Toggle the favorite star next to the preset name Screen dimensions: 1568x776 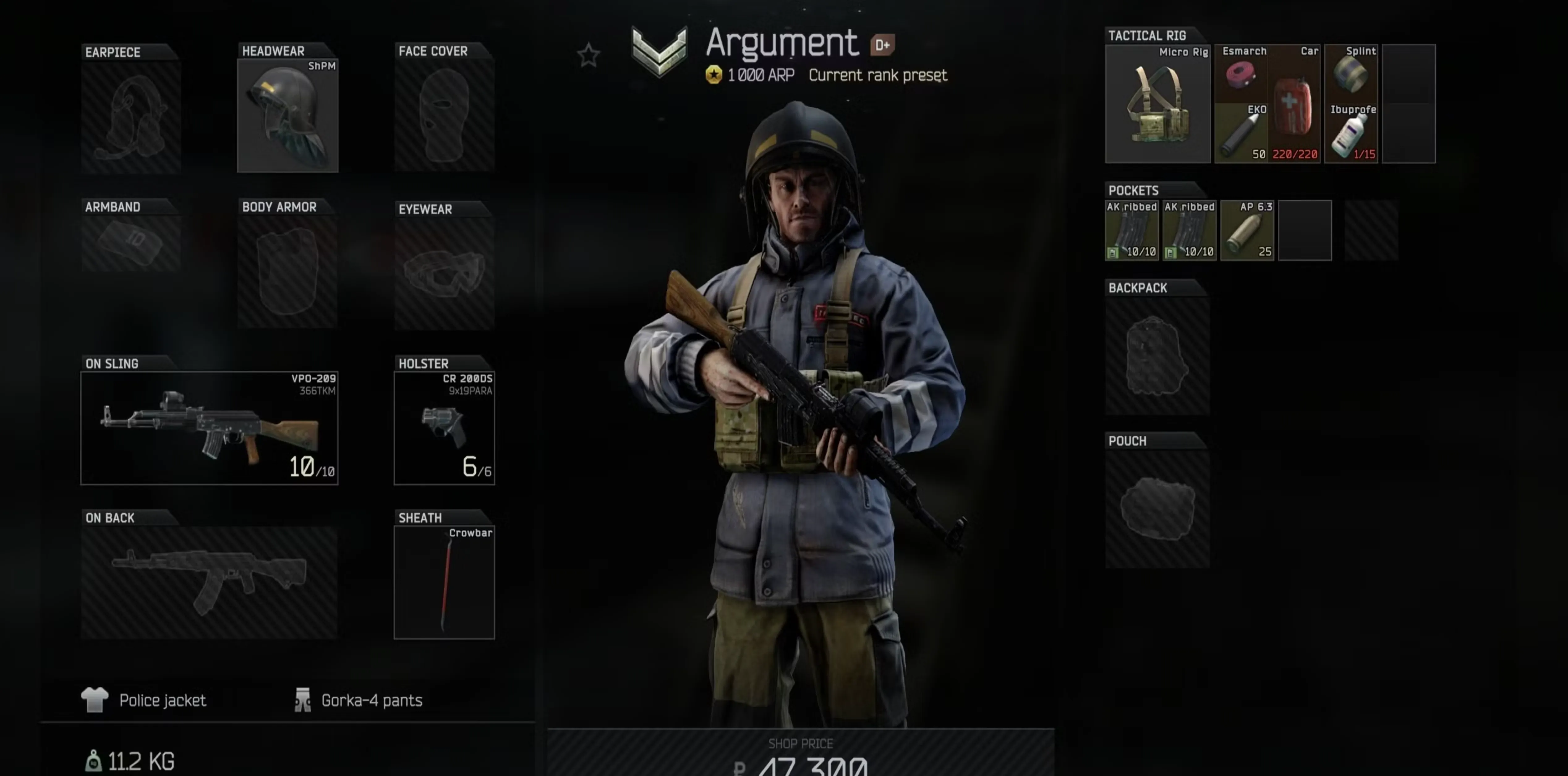coord(588,55)
